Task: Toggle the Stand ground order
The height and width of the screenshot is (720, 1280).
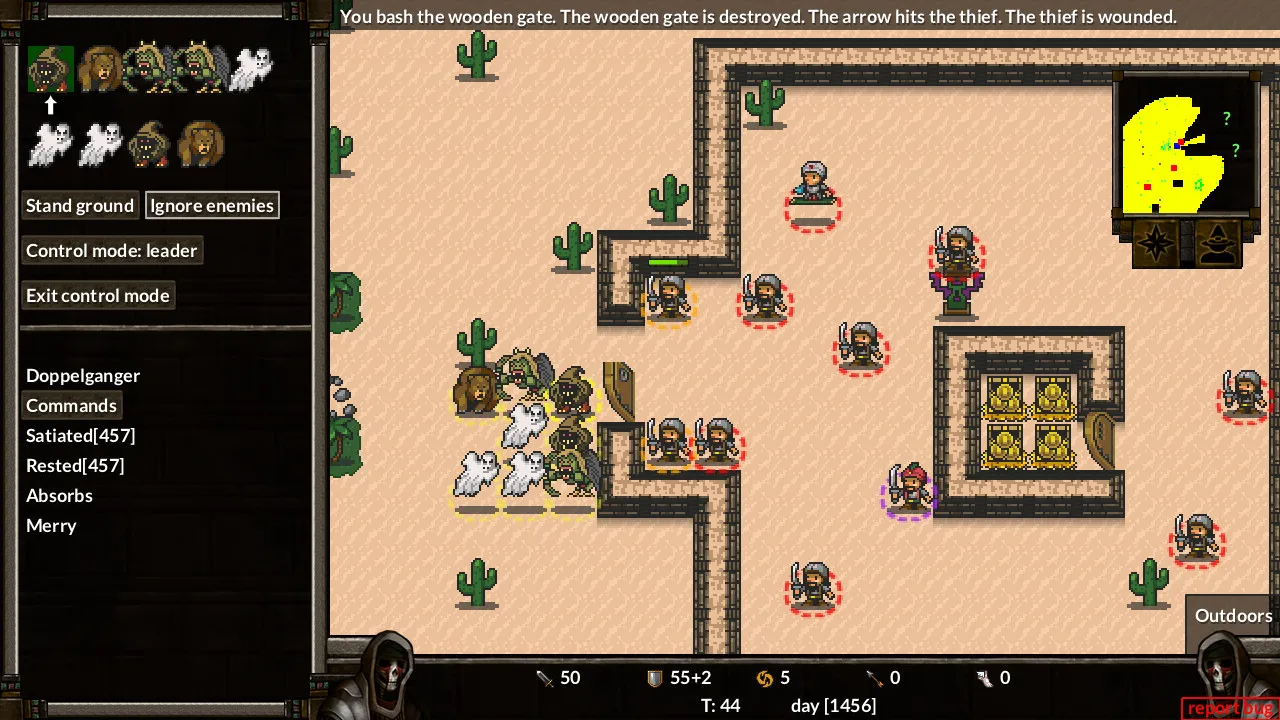Action: (80, 206)
